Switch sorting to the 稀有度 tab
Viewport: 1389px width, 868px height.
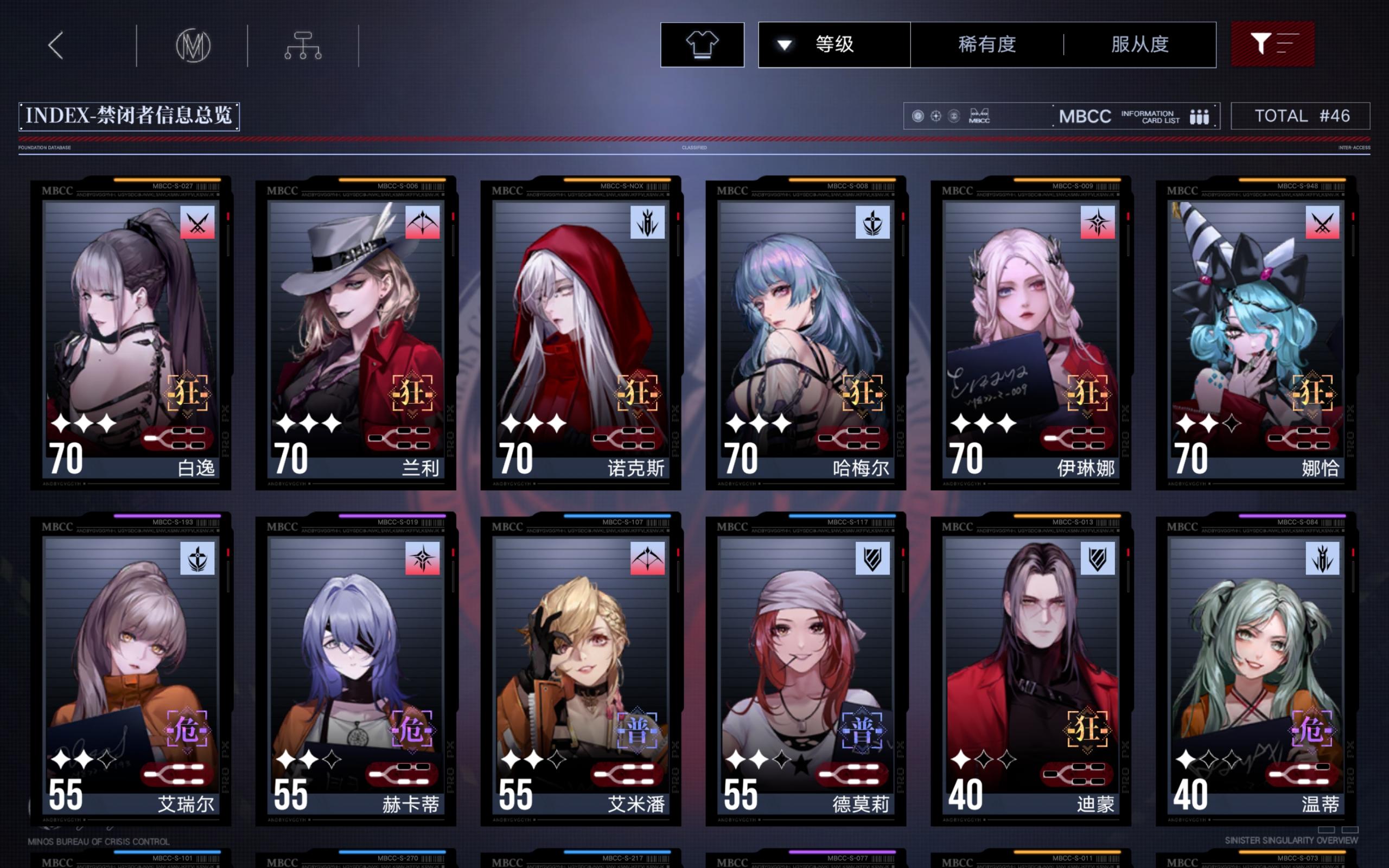click(x=987, y=45)
